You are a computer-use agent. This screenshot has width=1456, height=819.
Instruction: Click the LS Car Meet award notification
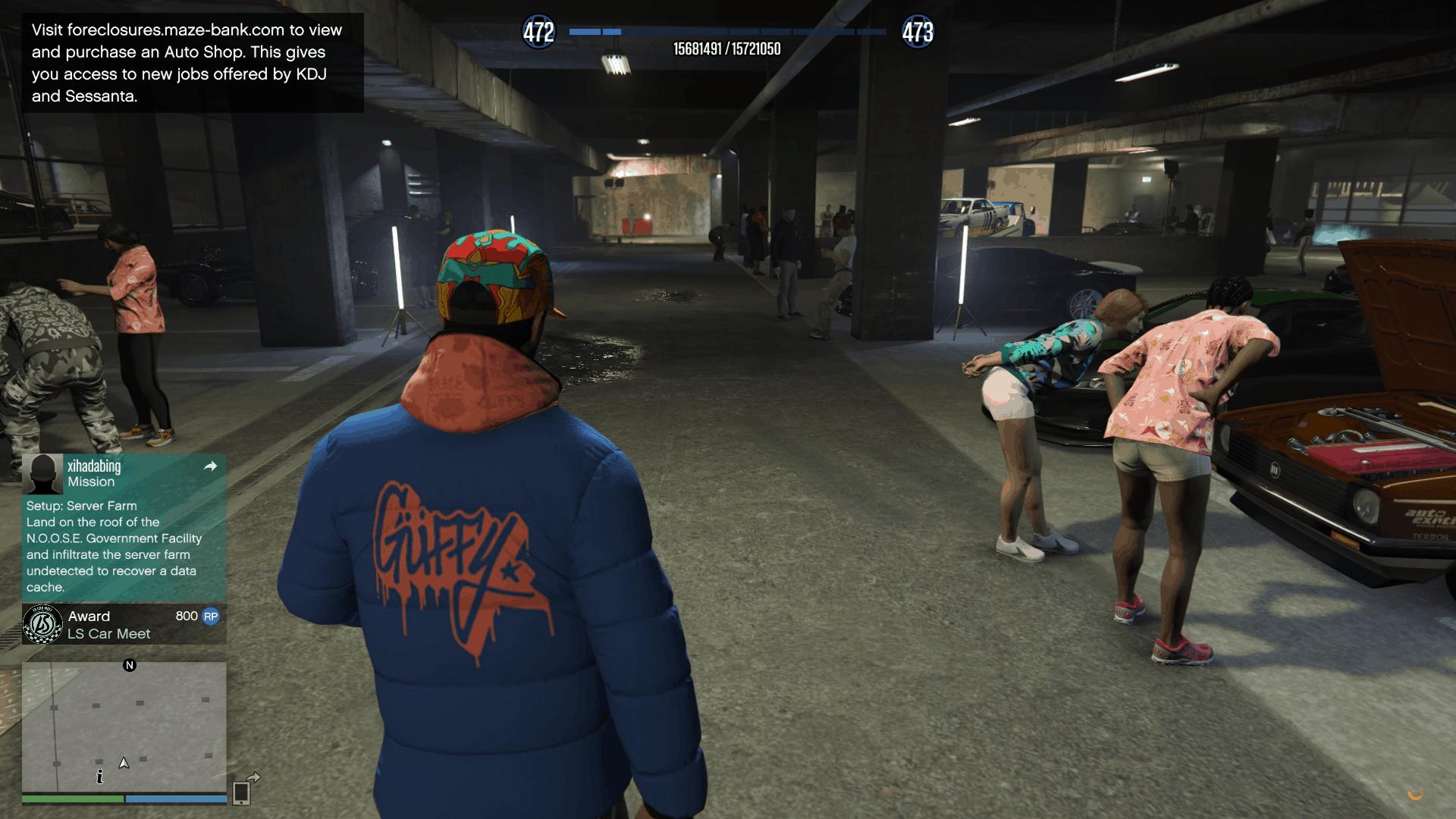pos(124,625)
